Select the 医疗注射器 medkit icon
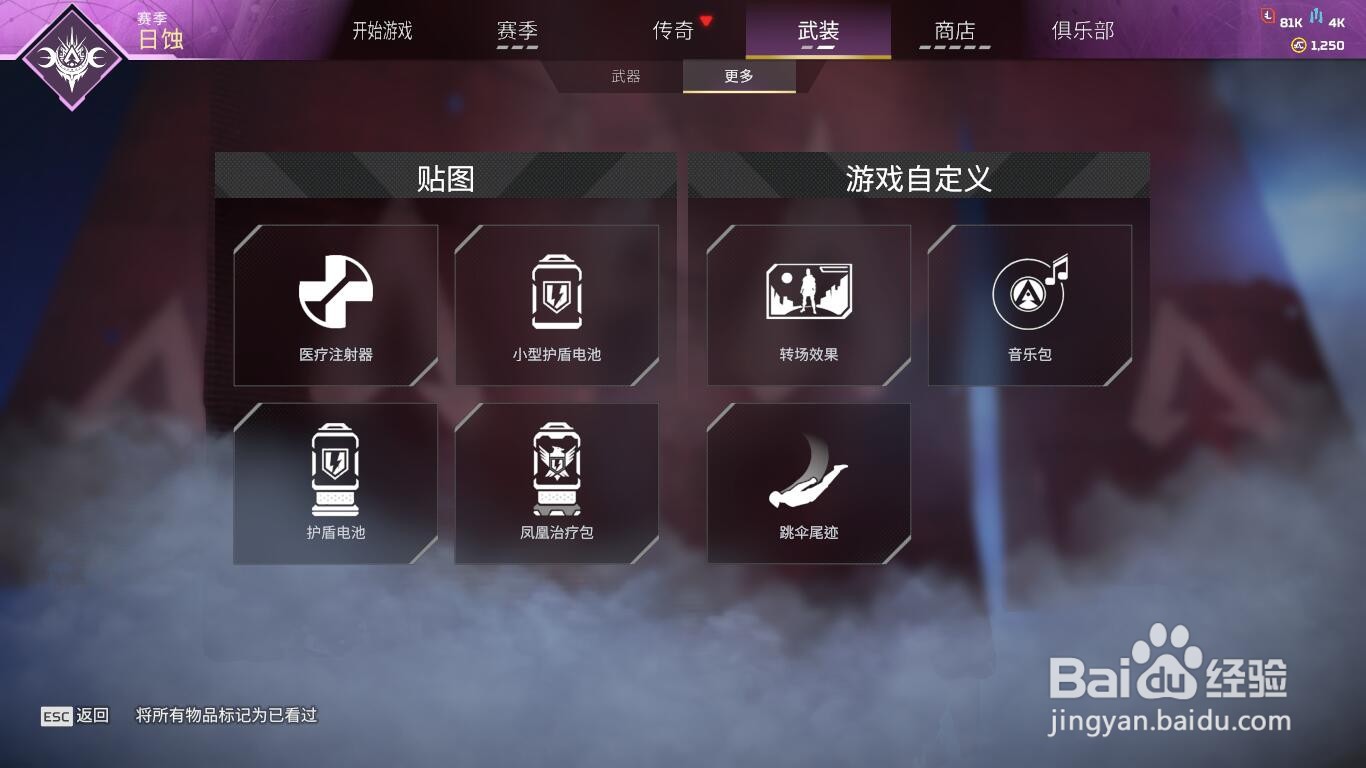This screenshot has width=1366, height=768. (x=335, y=292)
